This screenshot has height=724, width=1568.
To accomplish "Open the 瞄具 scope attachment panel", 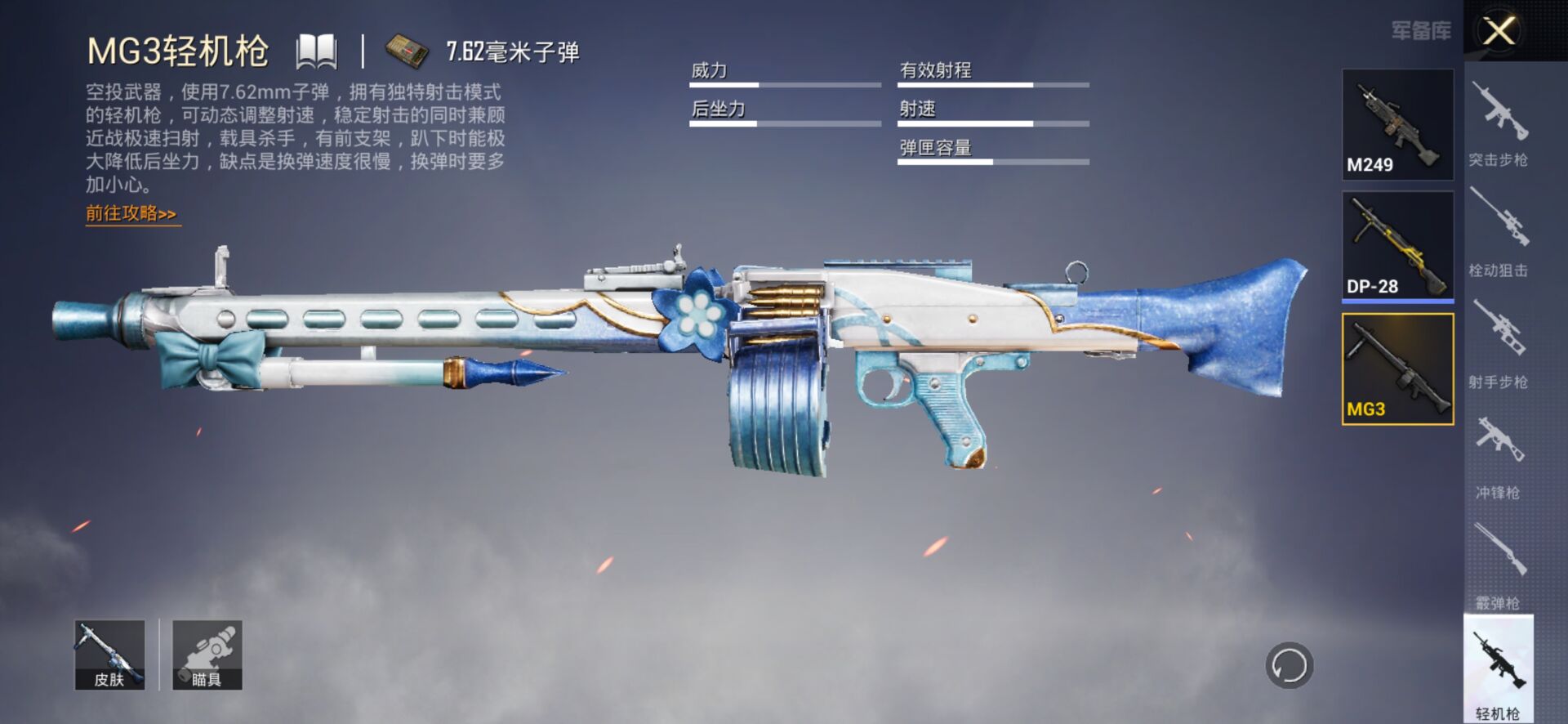I will click(x=206, y=655).
